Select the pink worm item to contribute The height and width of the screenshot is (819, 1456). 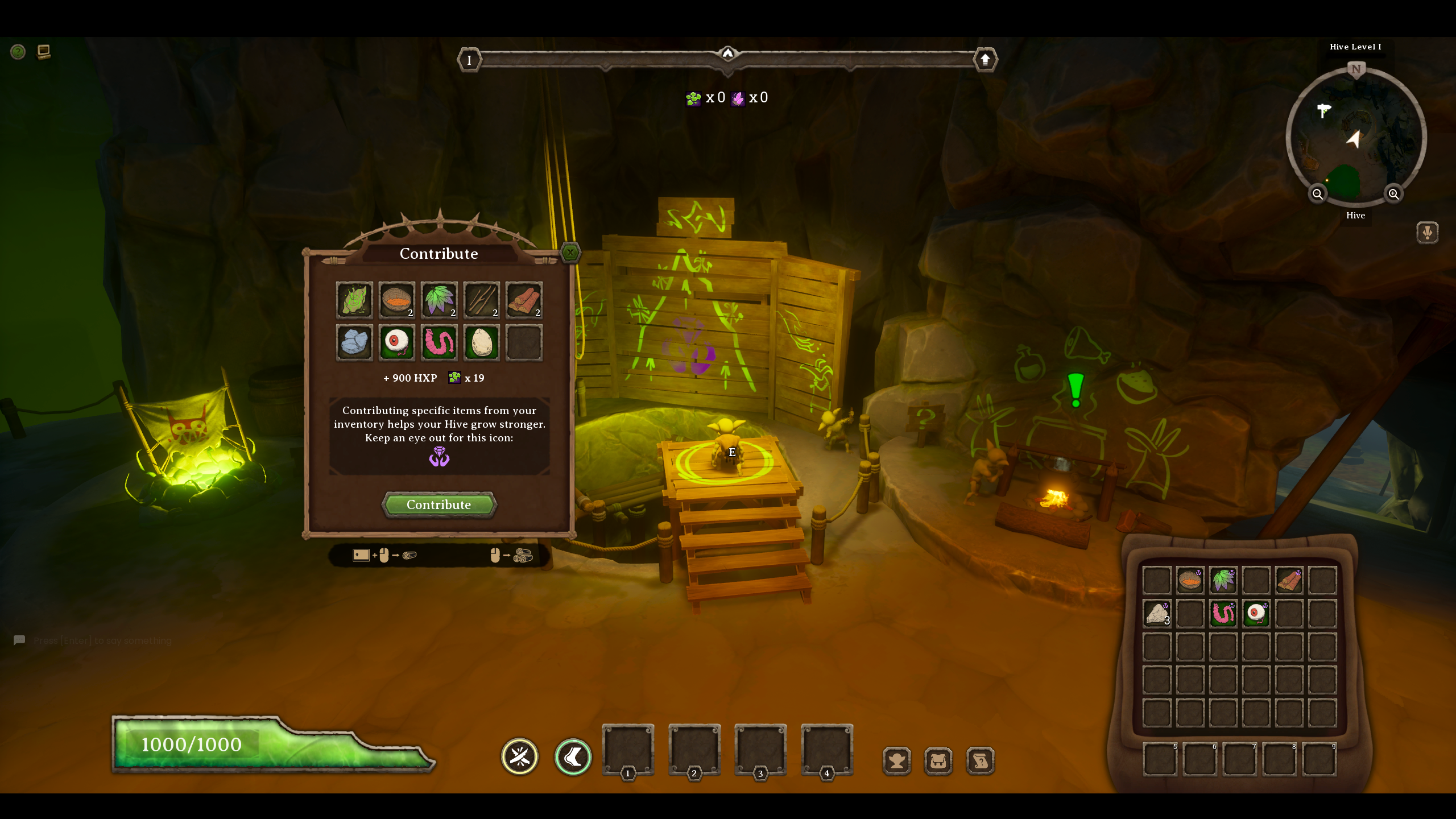tap(440, 342)
